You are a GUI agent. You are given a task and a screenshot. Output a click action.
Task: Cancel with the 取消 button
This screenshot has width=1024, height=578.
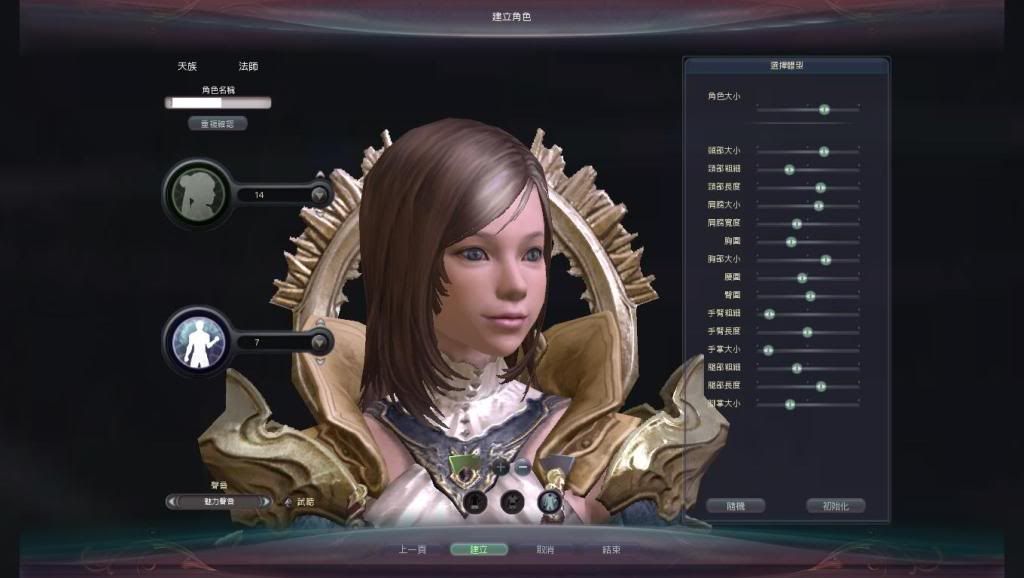545,549
